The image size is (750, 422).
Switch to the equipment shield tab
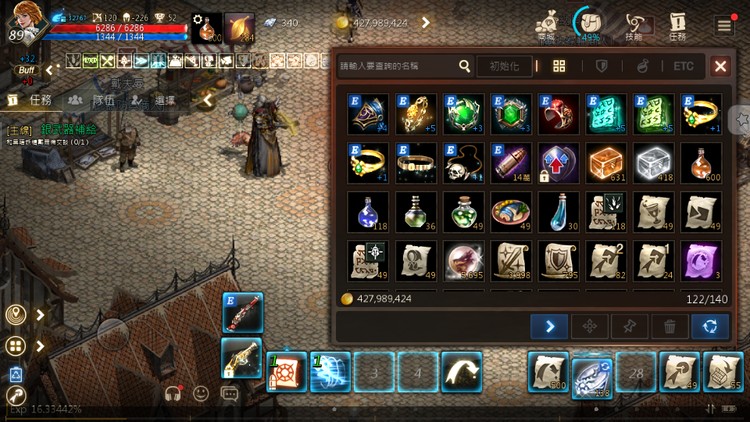(x=602, y=66)
